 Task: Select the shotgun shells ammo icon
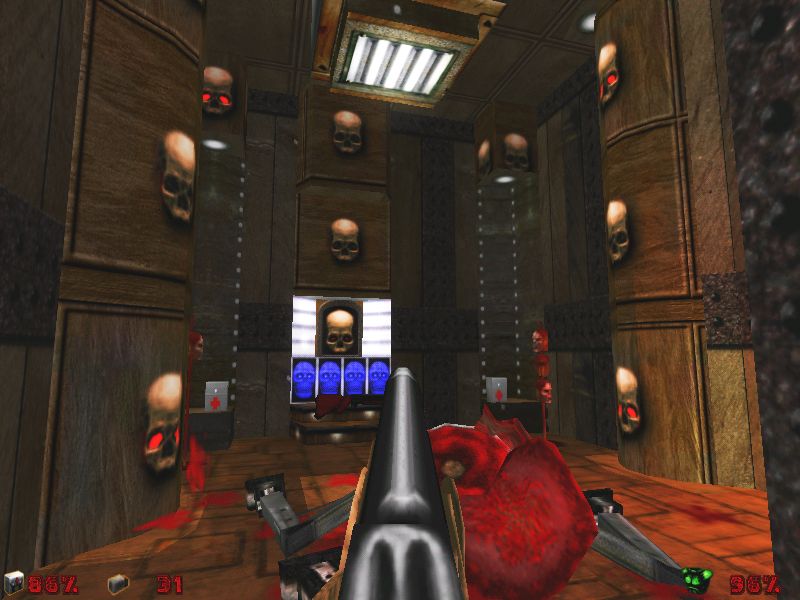(117, 581)
